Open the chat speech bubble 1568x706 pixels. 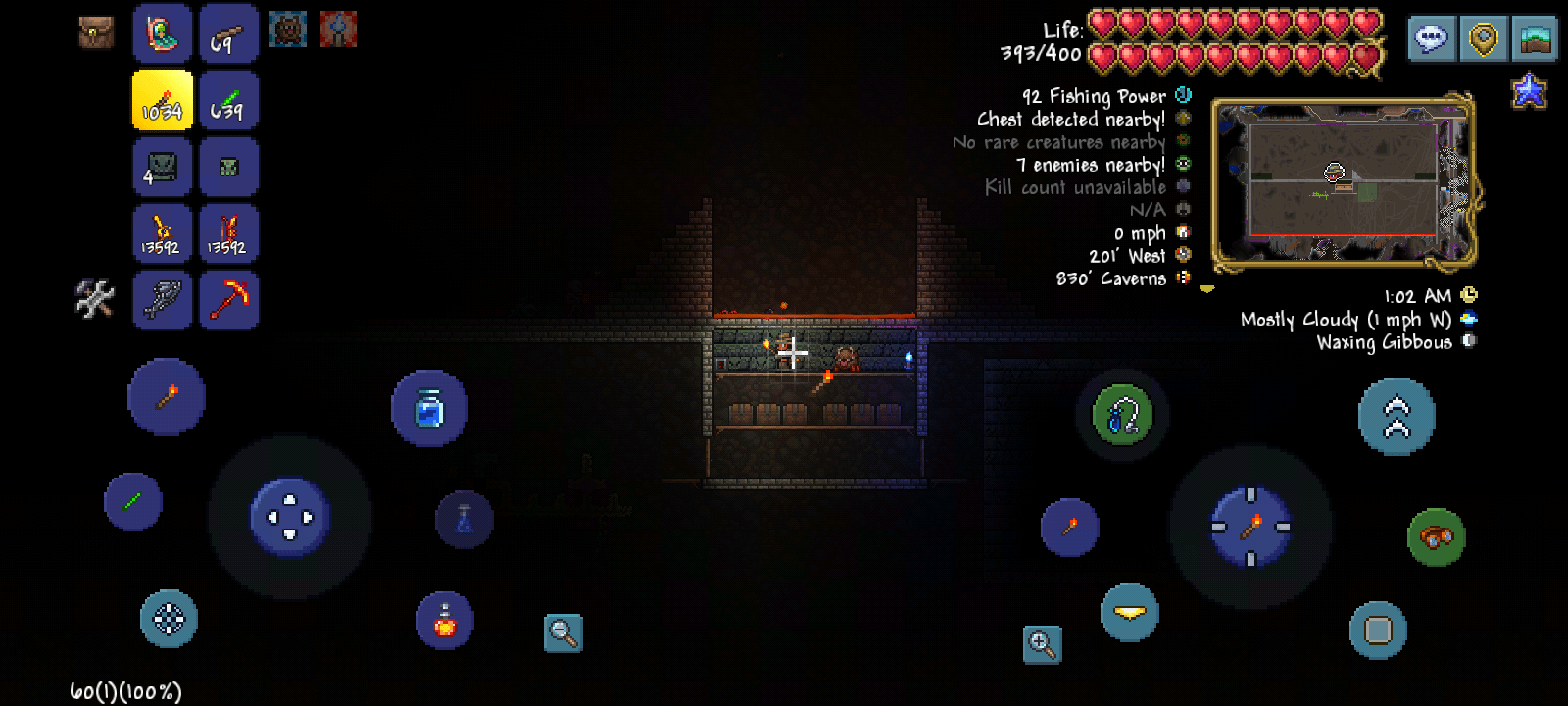pos(1431,39)
